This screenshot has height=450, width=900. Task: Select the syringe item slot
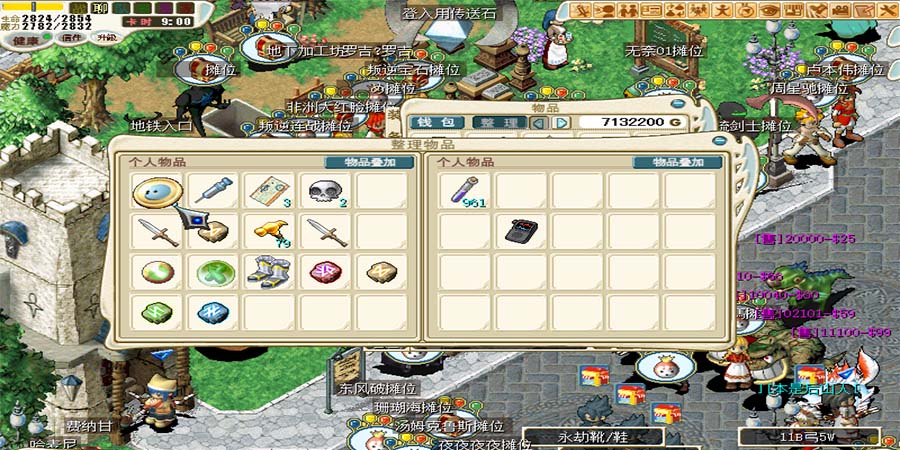(213, 190)
